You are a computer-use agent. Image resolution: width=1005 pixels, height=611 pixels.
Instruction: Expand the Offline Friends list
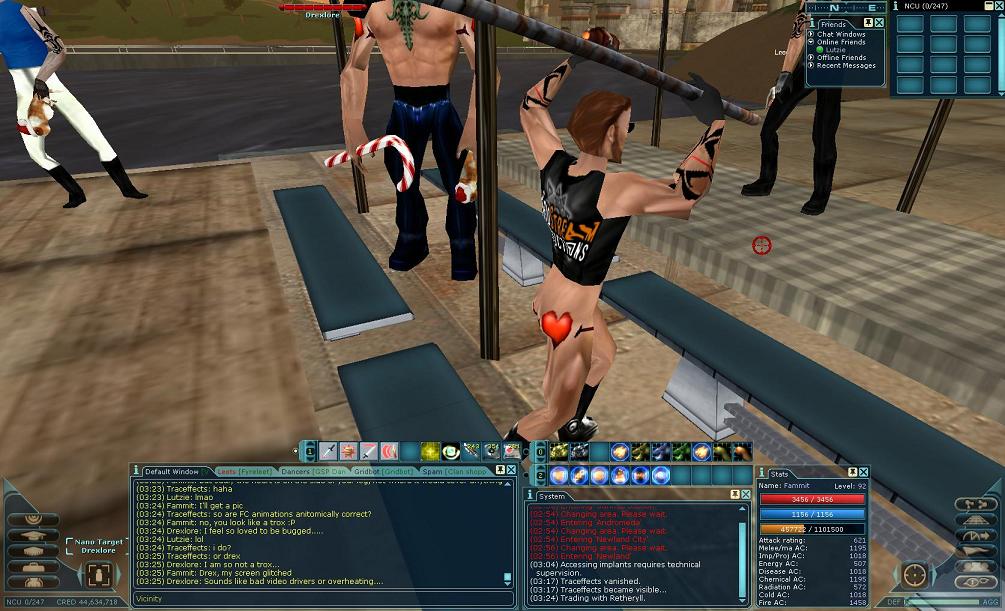coord(811,58)
